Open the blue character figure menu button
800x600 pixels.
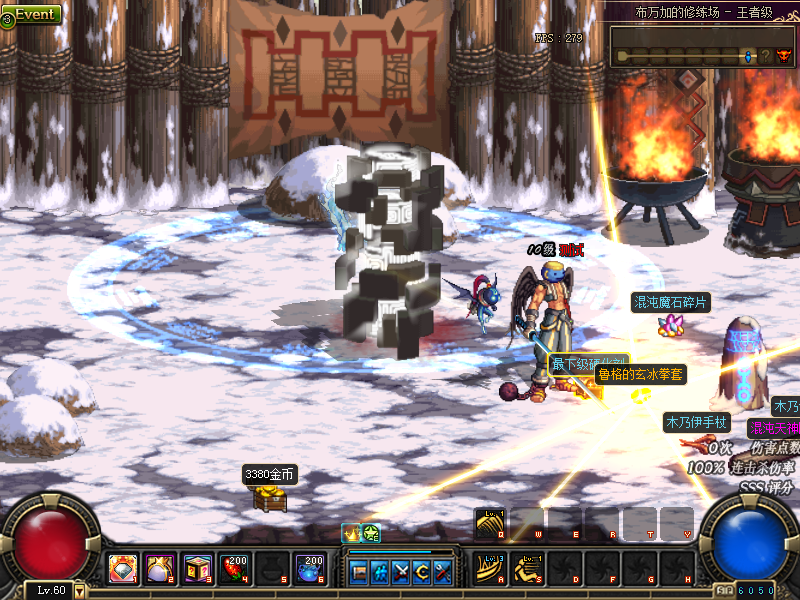coord(380,572)
